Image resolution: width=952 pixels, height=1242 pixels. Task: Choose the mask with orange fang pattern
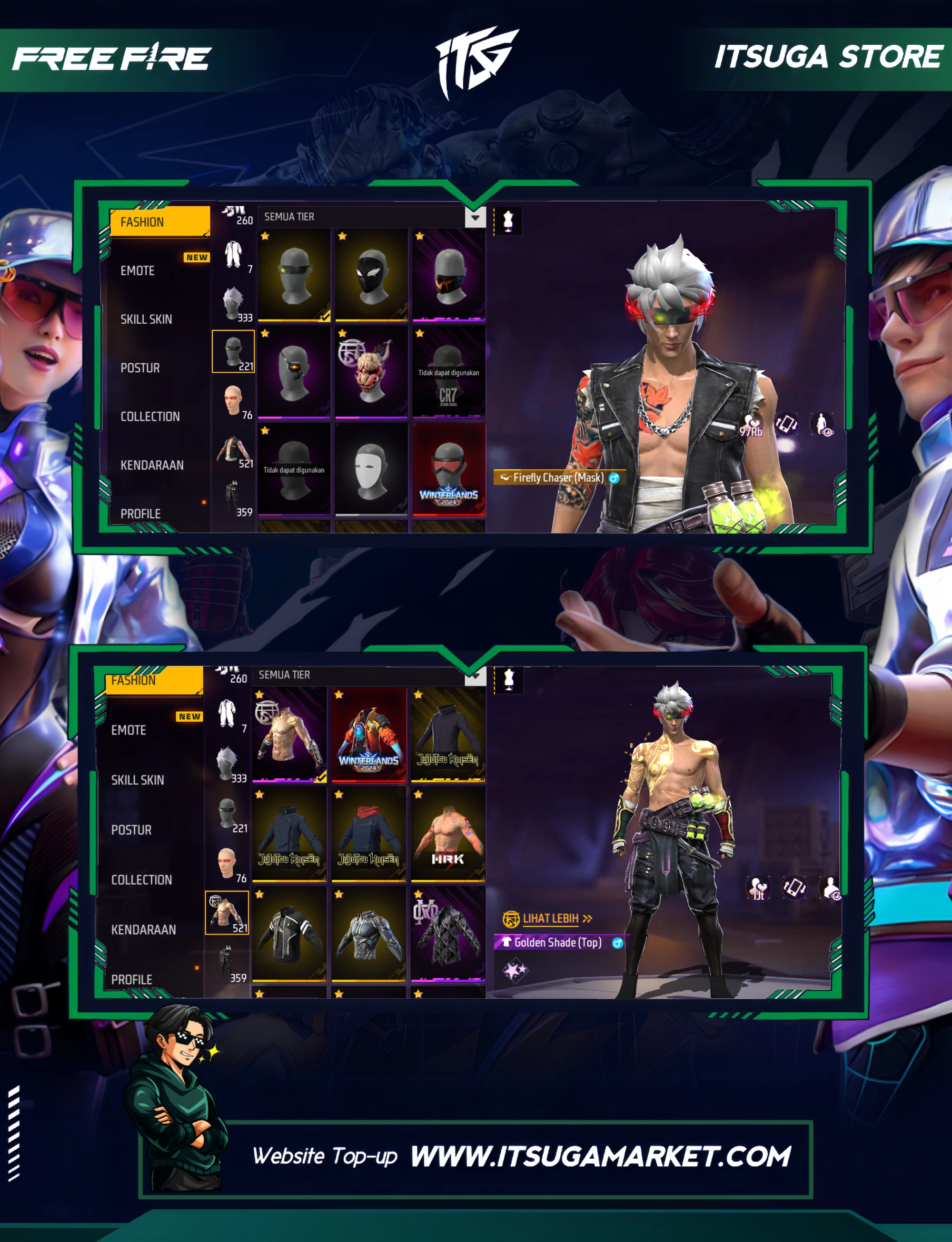click(449, 275)
